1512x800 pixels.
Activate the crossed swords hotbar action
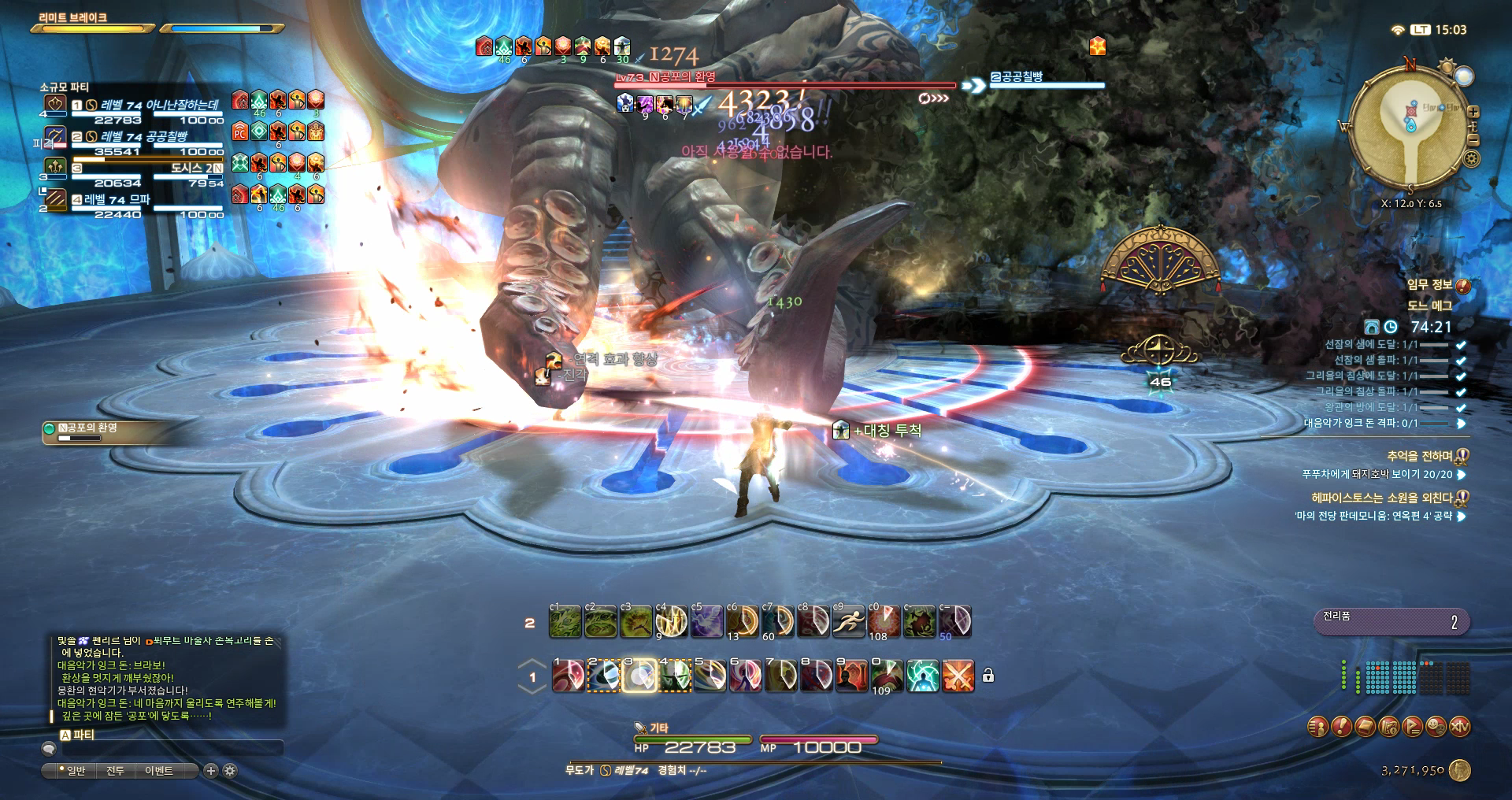point(958,676)
